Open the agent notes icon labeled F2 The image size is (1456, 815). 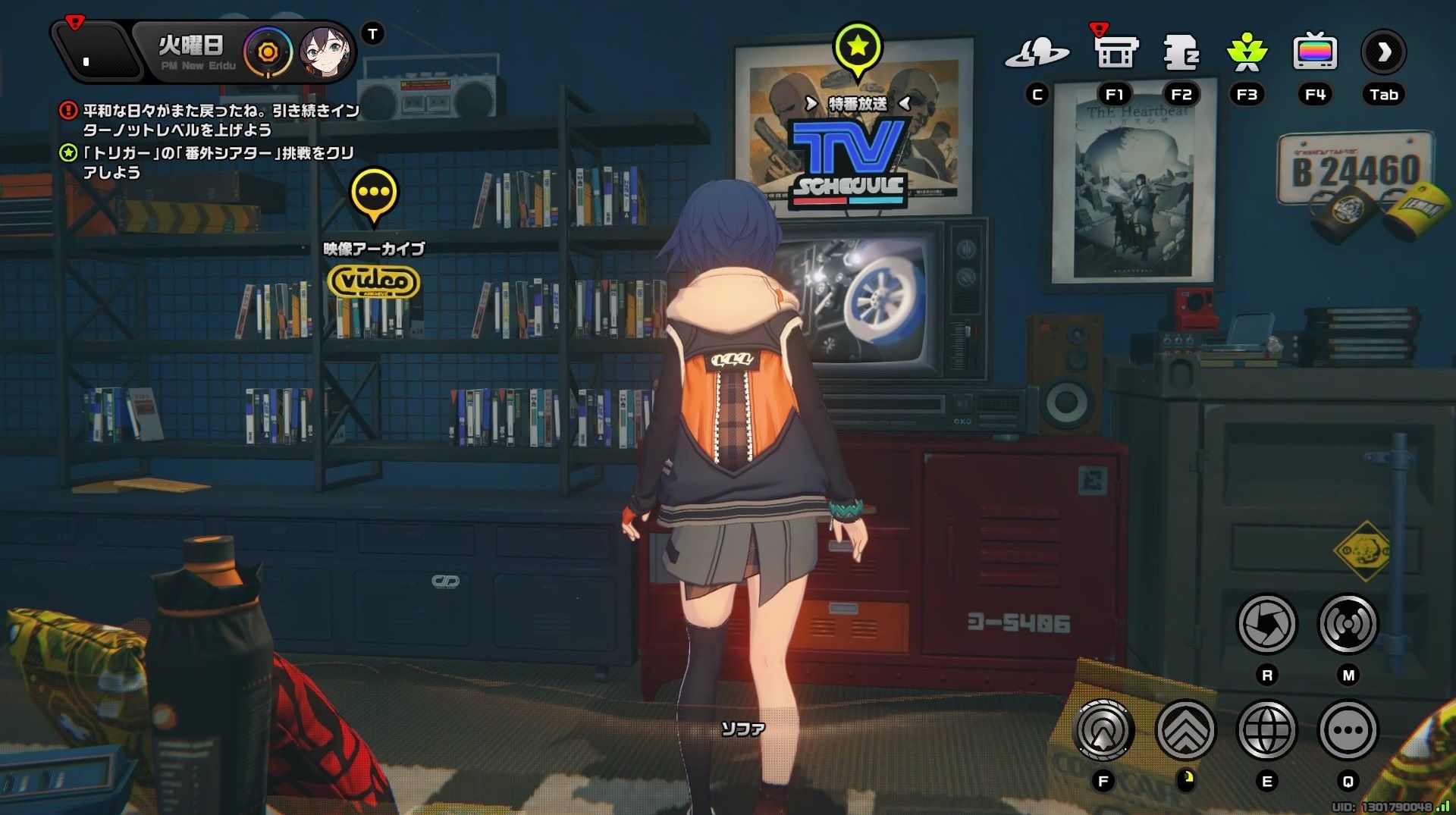pos(1181,52)
